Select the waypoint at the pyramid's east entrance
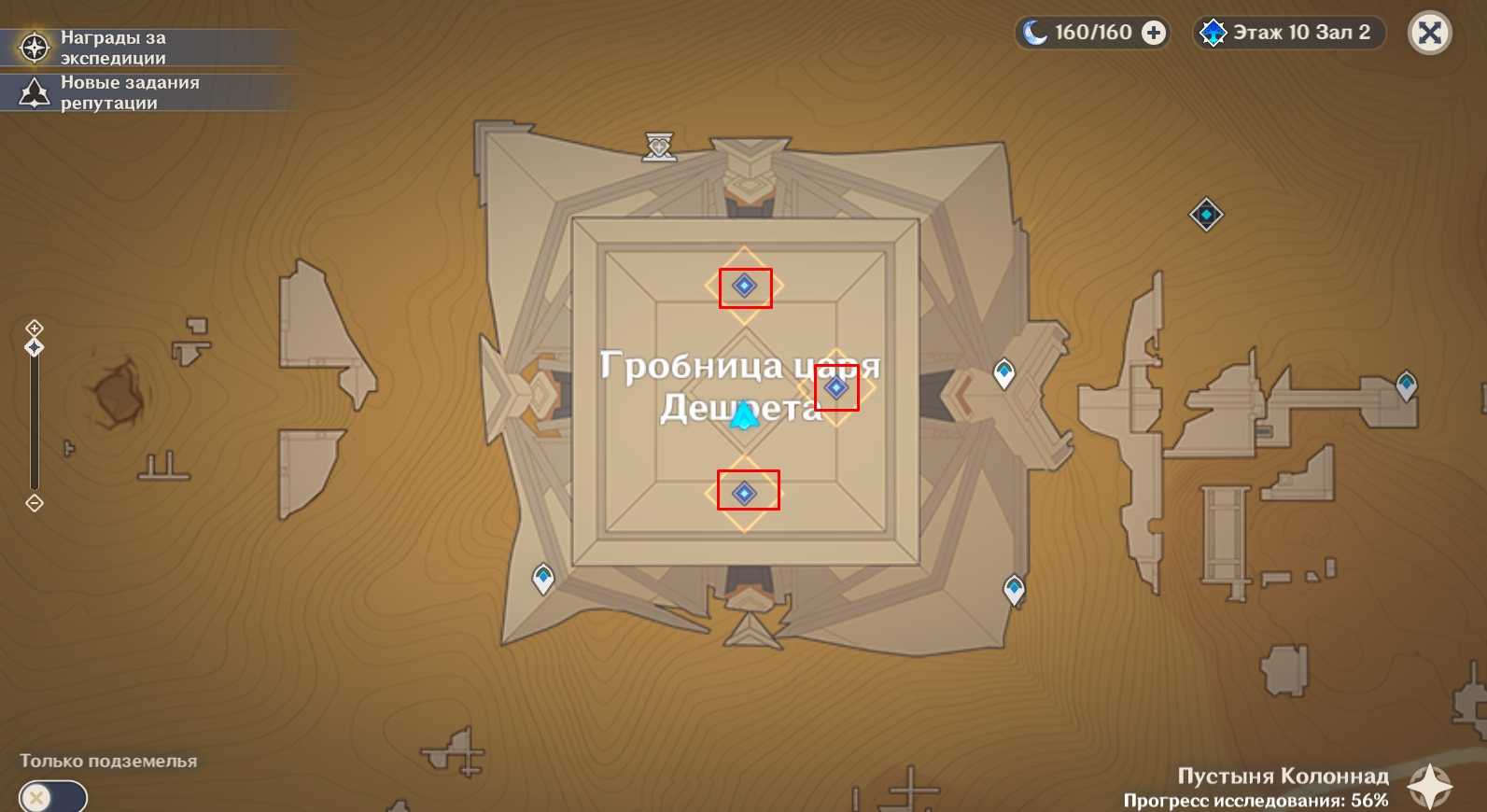 click(1003, 373)
